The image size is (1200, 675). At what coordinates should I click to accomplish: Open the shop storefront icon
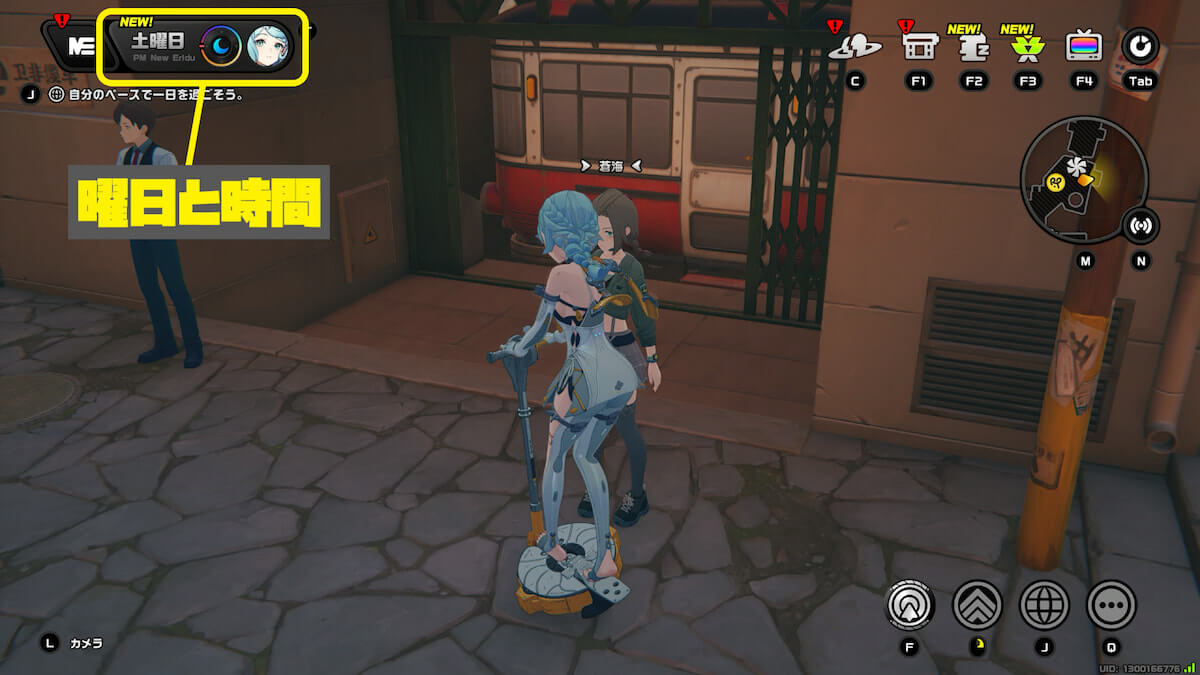pos(918,46)
